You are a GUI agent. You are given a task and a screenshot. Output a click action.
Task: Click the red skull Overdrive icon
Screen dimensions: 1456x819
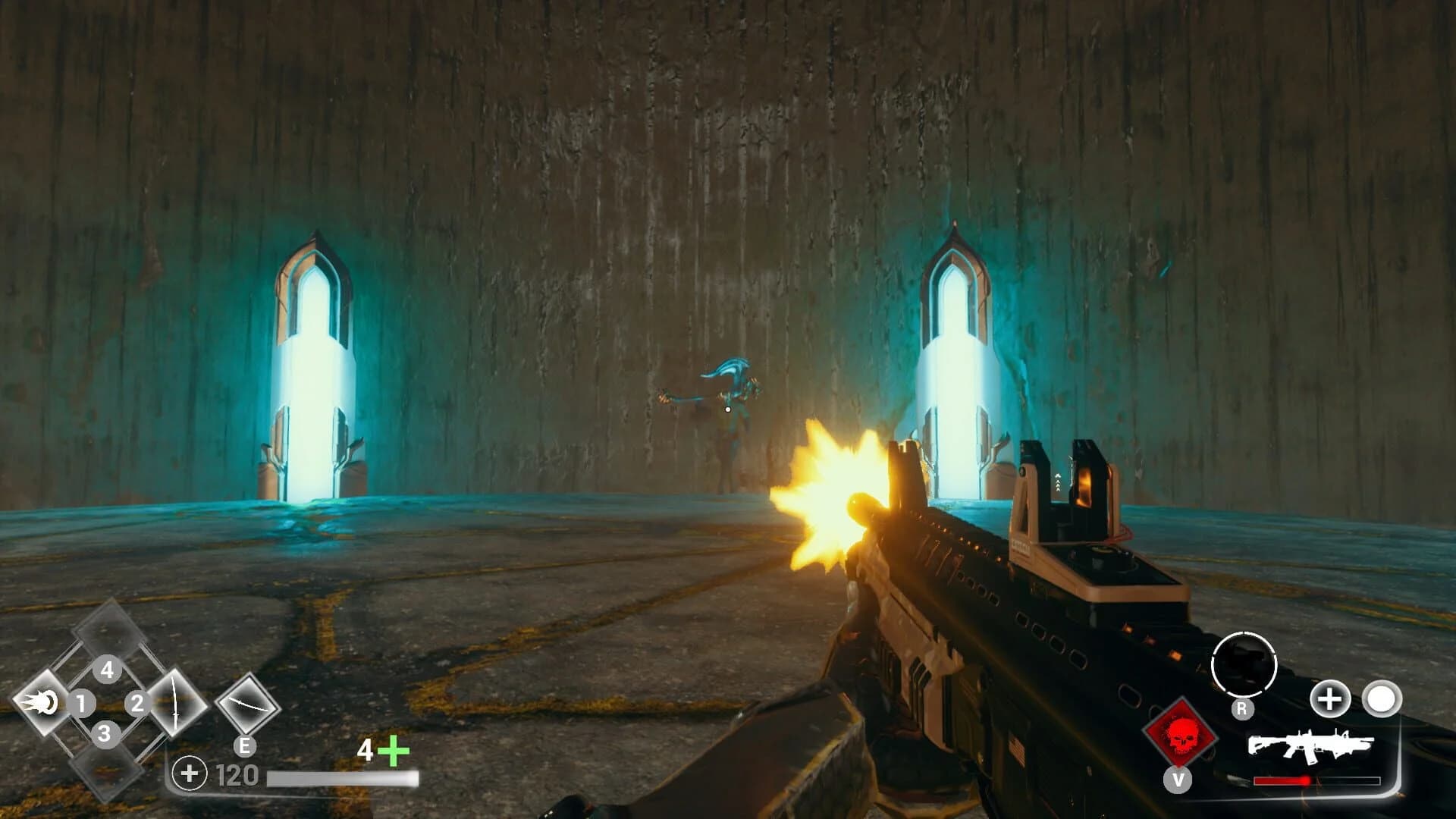pyautogui.click(x=1178, y=737)
